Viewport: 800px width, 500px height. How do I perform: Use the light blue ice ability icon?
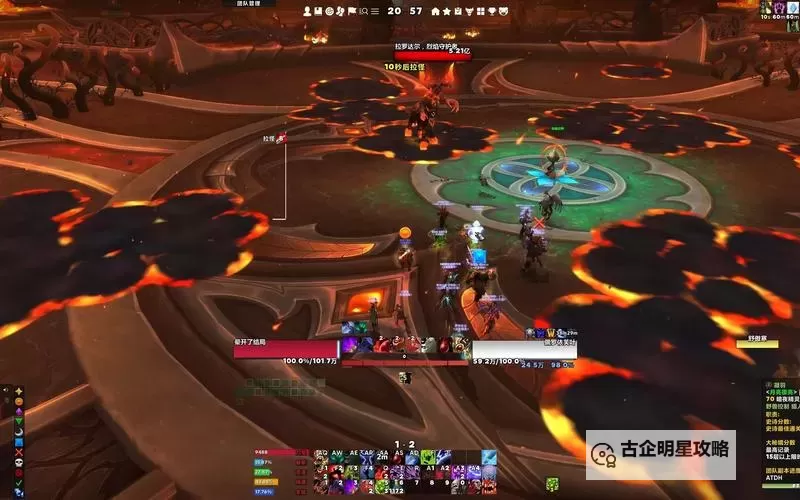pyautogui.click(x=489, y=457)
